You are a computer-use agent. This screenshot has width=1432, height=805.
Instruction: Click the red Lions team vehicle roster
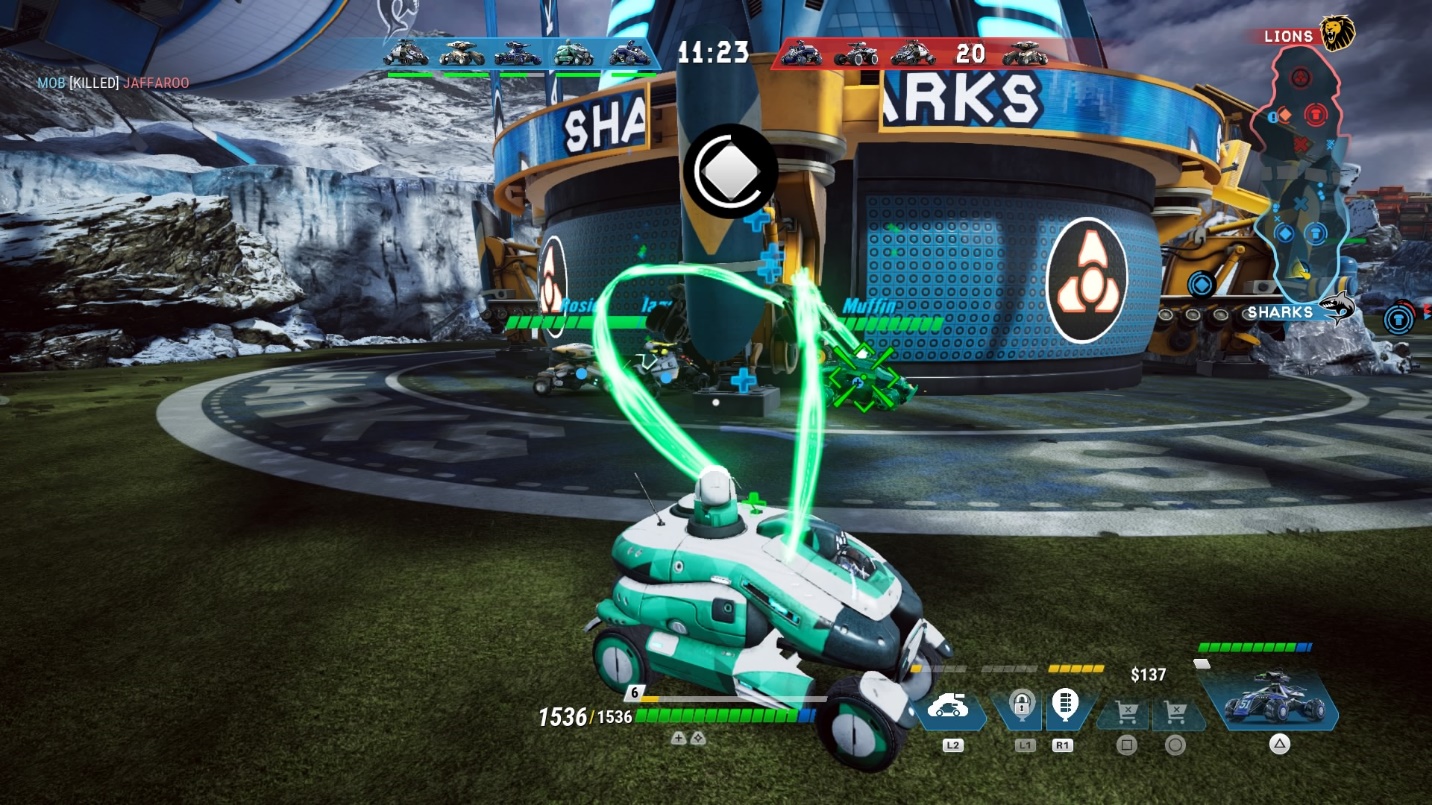(x=914, y=53)
